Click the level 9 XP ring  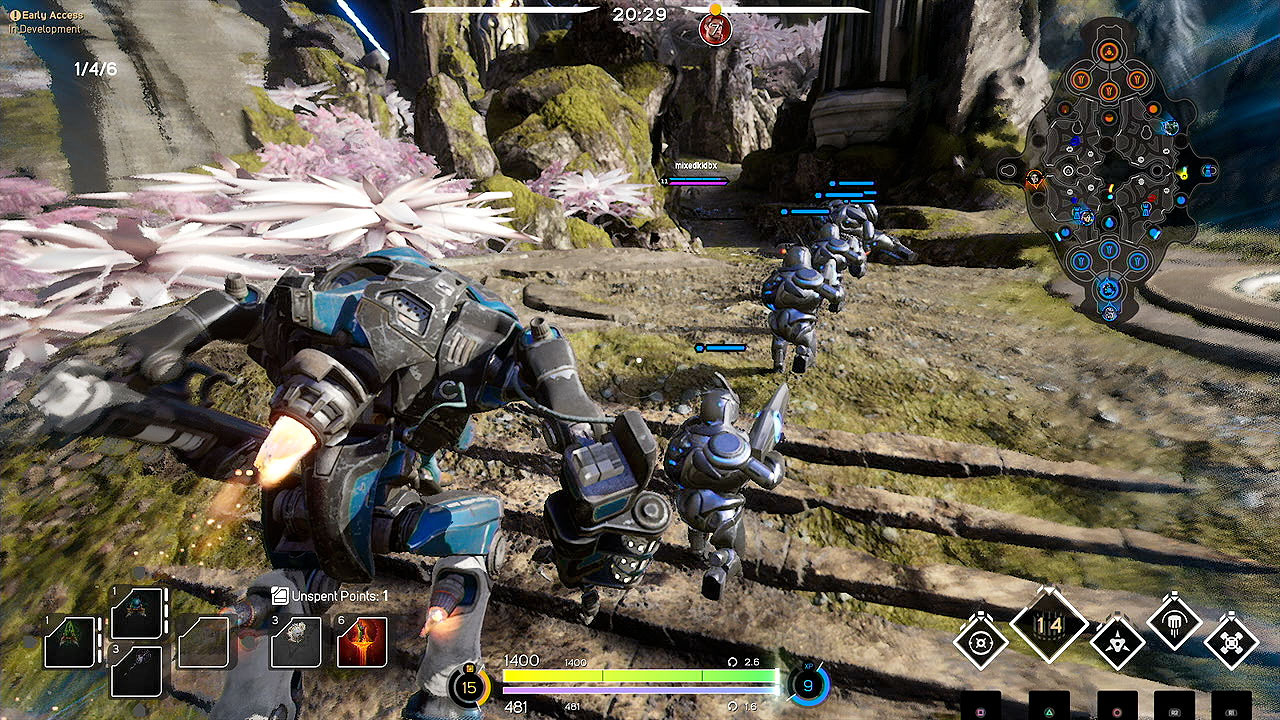pos(808,686)
